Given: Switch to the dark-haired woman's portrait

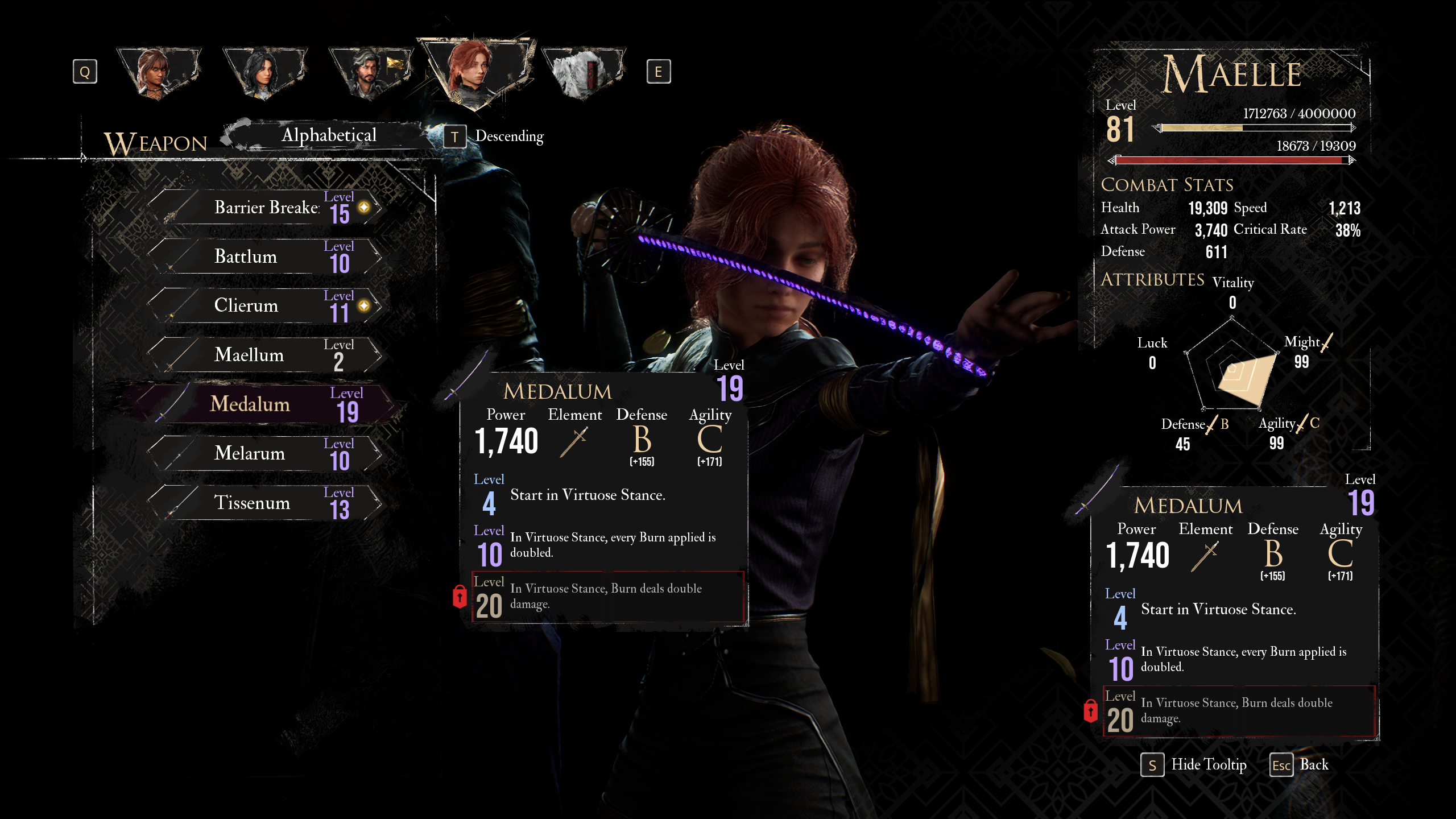Looking at the screenshot, I should (x=264, y=73).
